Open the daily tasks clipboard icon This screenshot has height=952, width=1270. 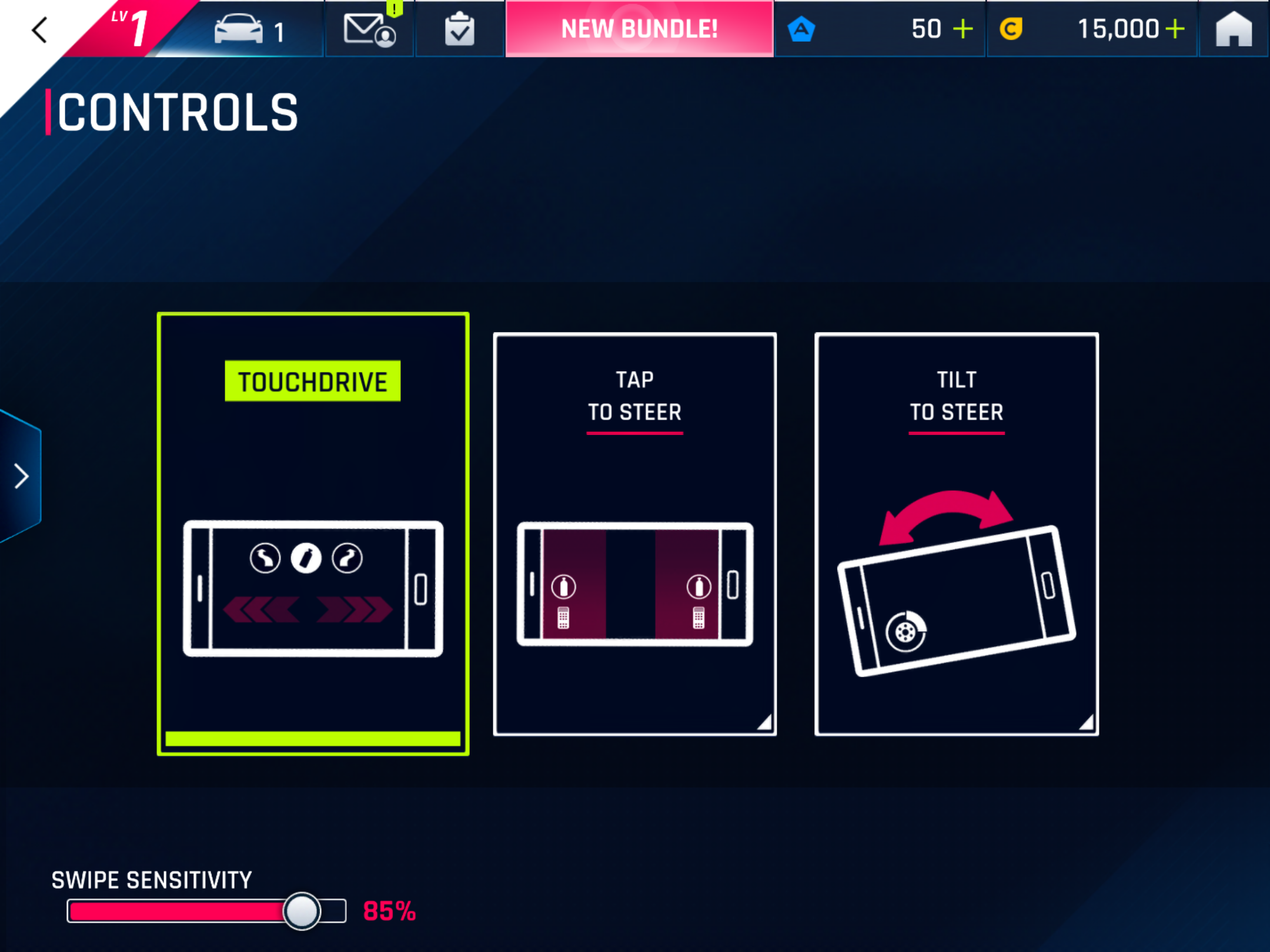pyautogui.click(x=460, y=29)
